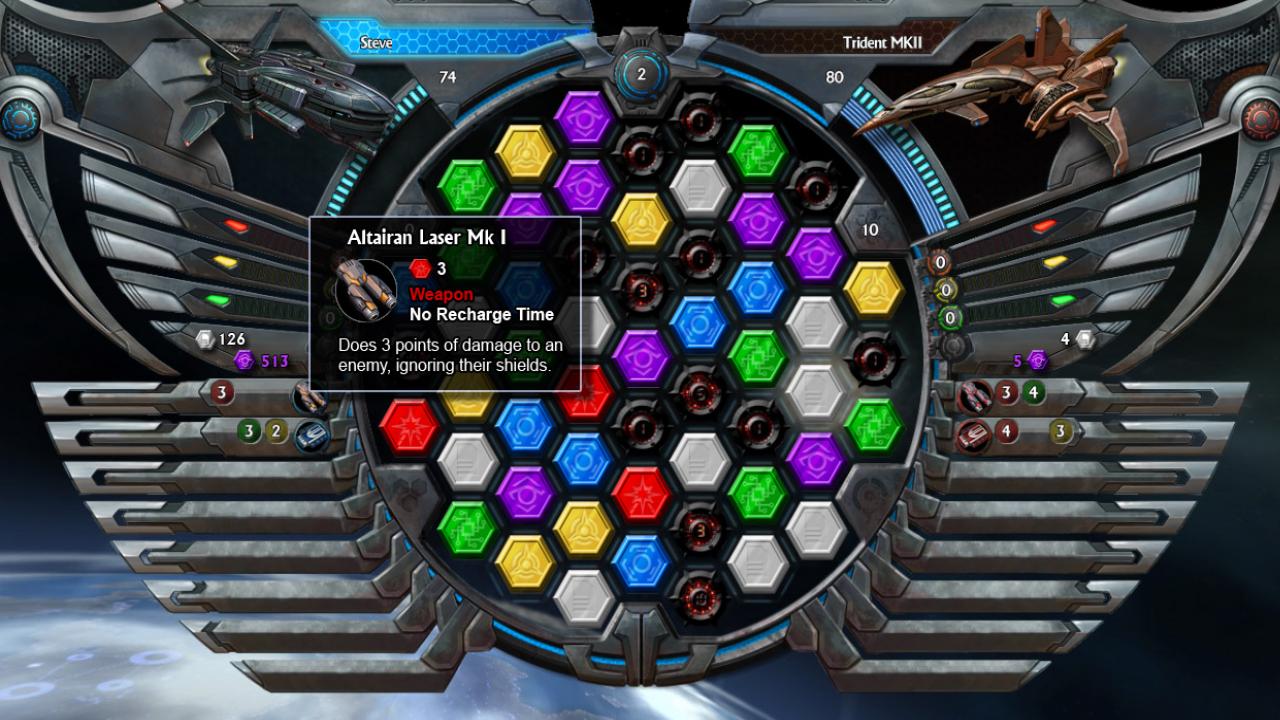Select the Altairan Laser in the left item slot
The image size is (1280, 720).
(309, 397)
